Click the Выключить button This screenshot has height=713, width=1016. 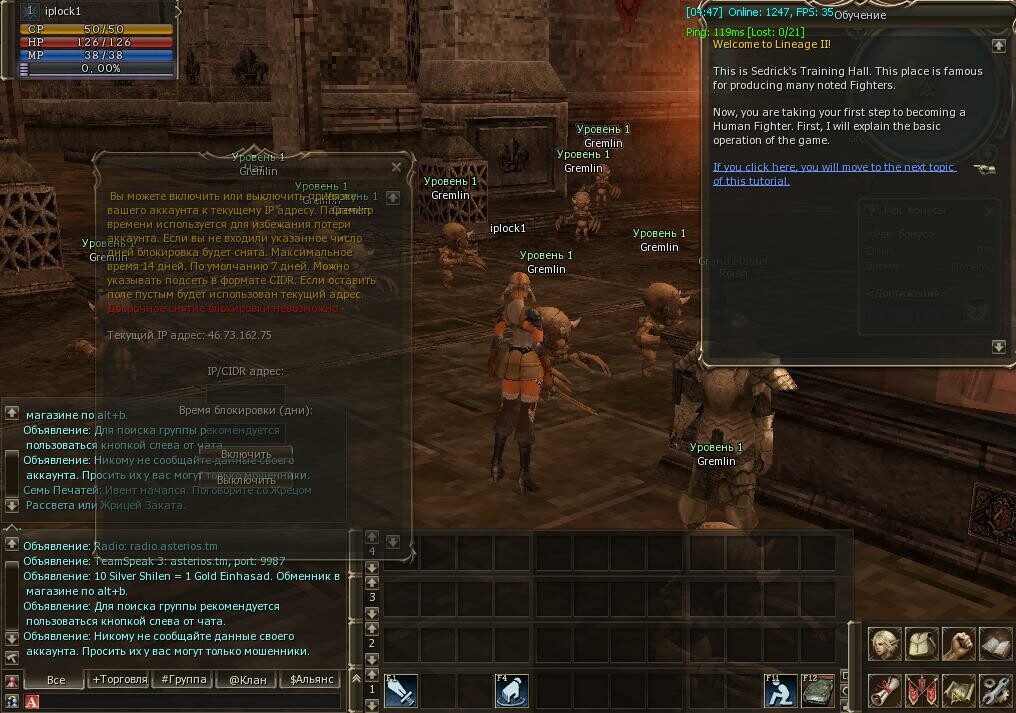tap(245, 479)
